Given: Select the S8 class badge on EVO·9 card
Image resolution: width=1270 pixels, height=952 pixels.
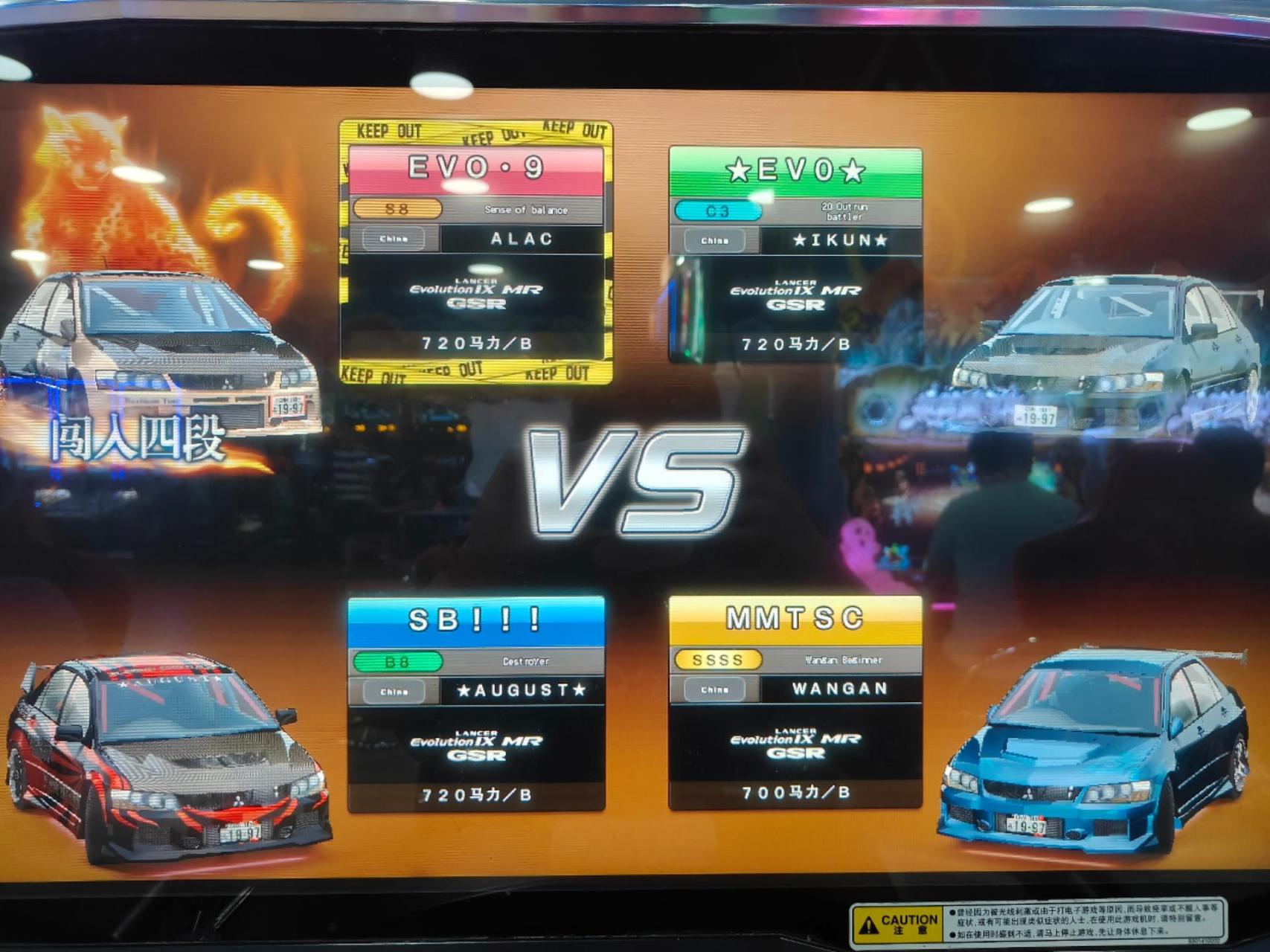Looking at the screenshot, I should tap(399, 210).
